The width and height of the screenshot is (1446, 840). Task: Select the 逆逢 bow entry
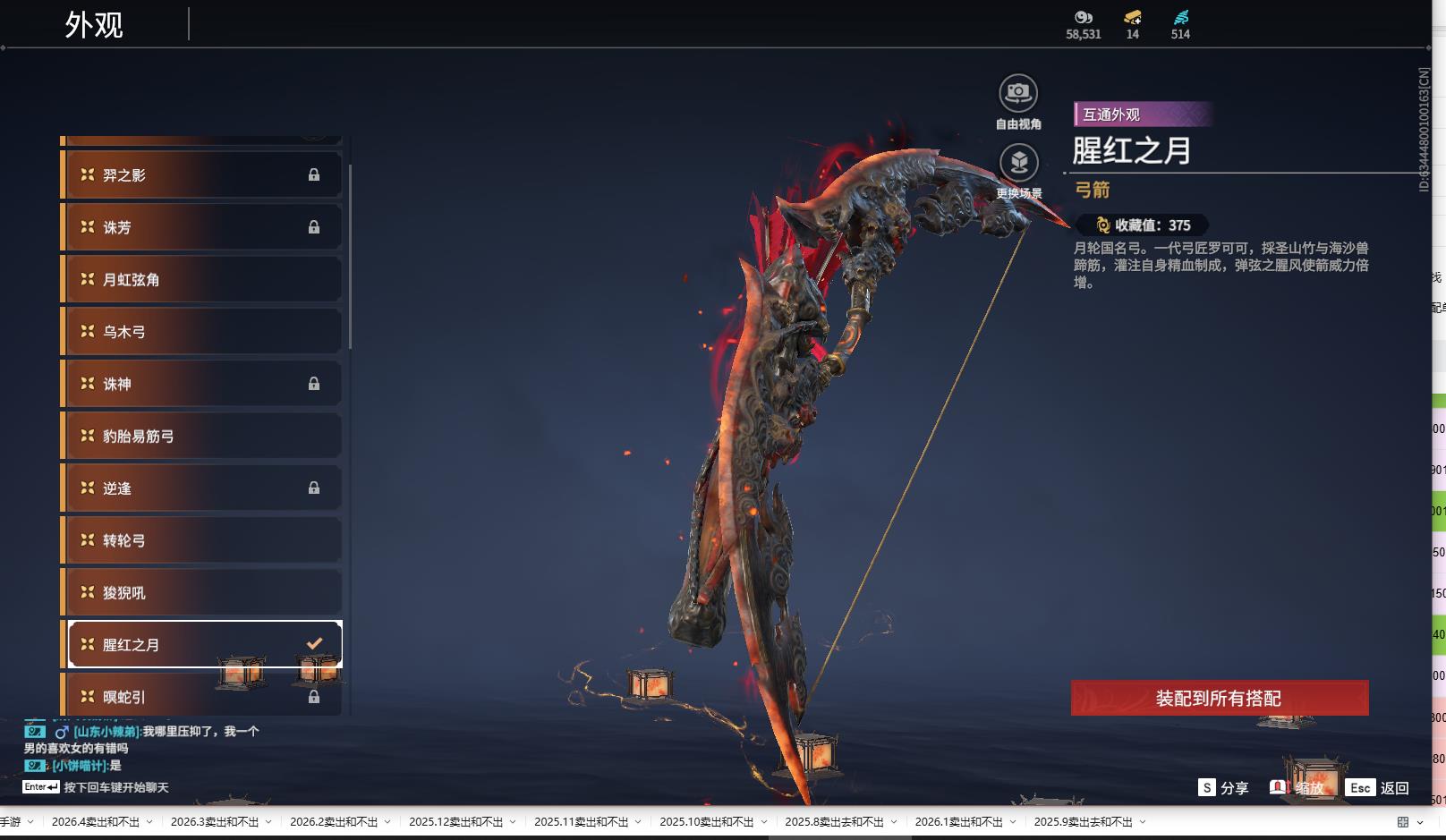pyautogui.click(x=201, y=488)
